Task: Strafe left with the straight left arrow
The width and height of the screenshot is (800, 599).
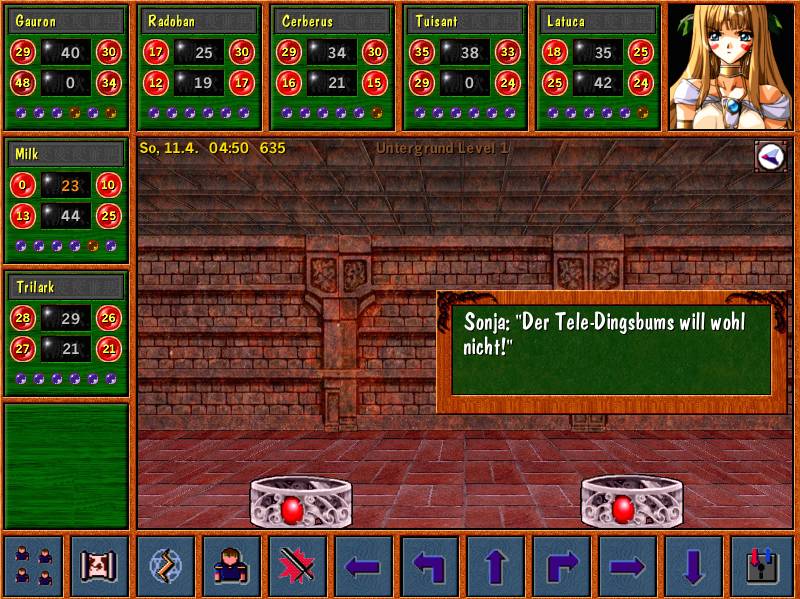Action: 364,566
